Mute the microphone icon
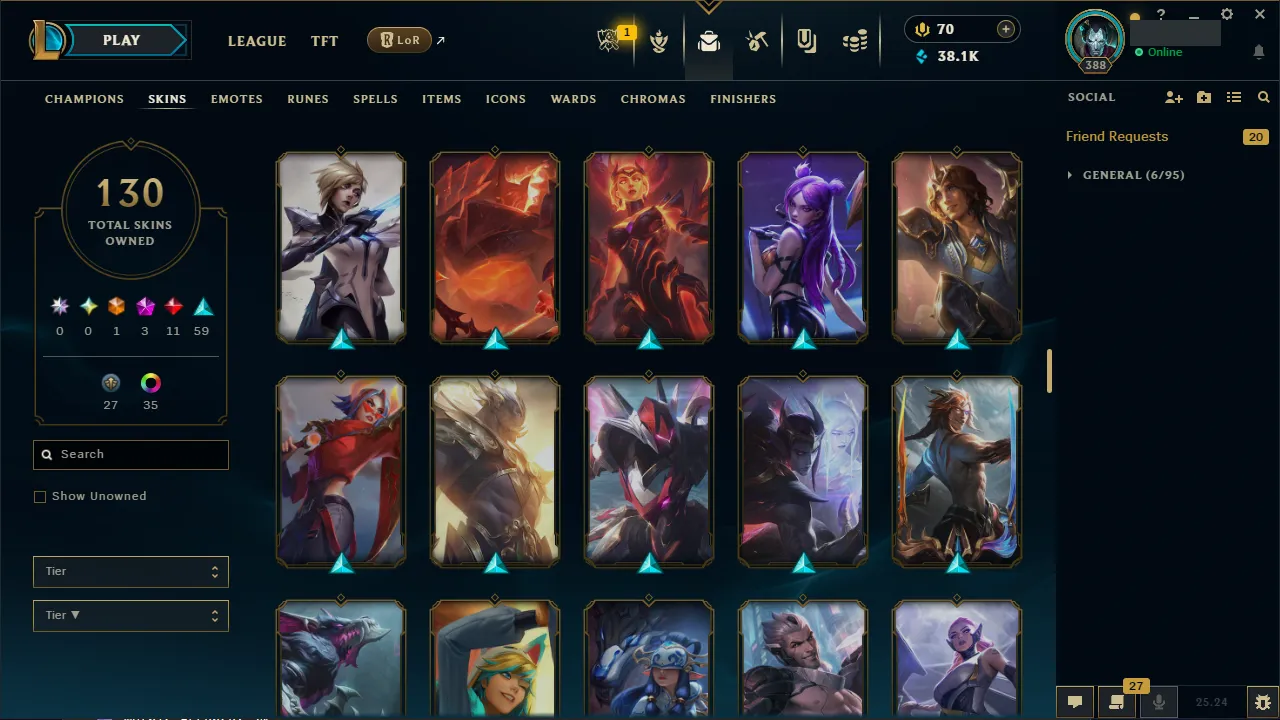 (x=1158, y=701)
